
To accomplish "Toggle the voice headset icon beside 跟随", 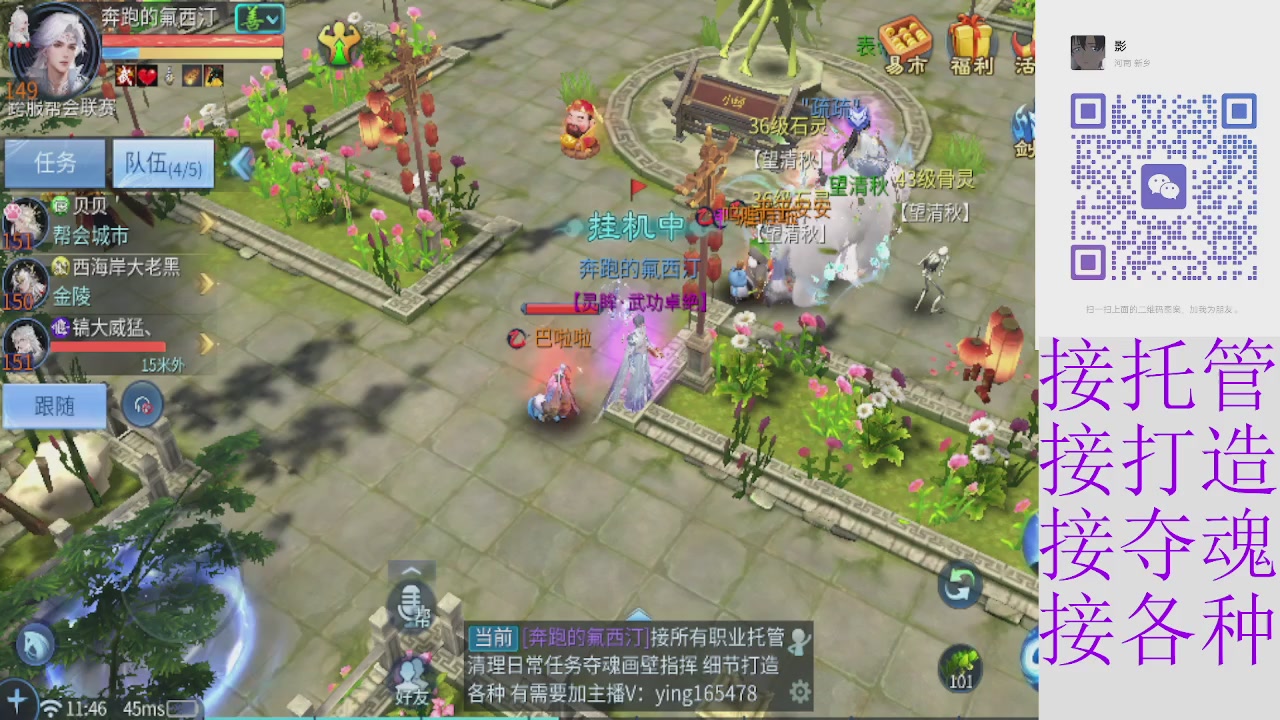I will tap(140, 402).
